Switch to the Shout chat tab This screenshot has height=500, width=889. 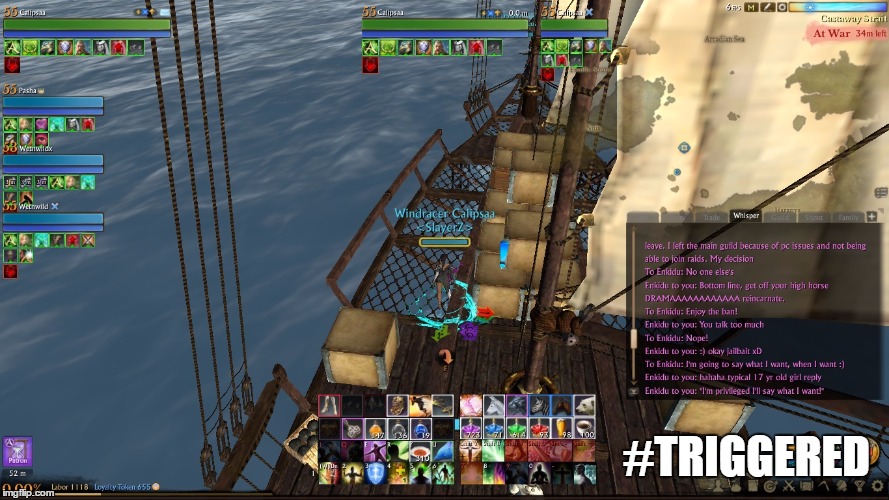[x=814, y=216]
